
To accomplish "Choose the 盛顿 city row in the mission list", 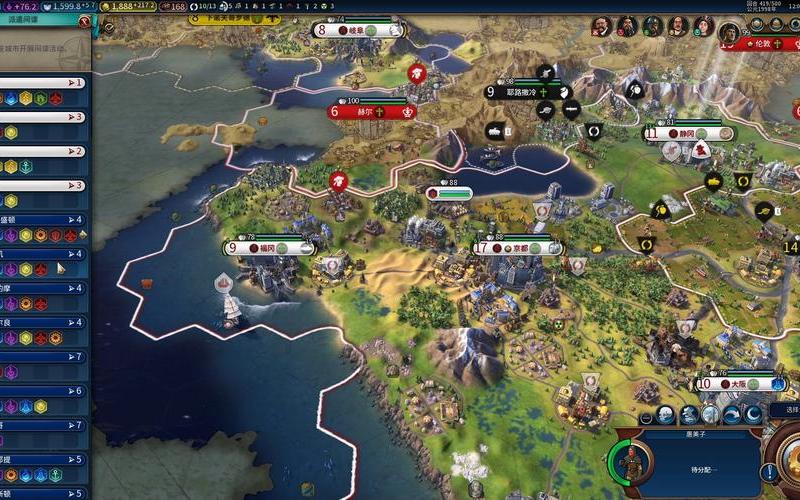I will 45,219.
